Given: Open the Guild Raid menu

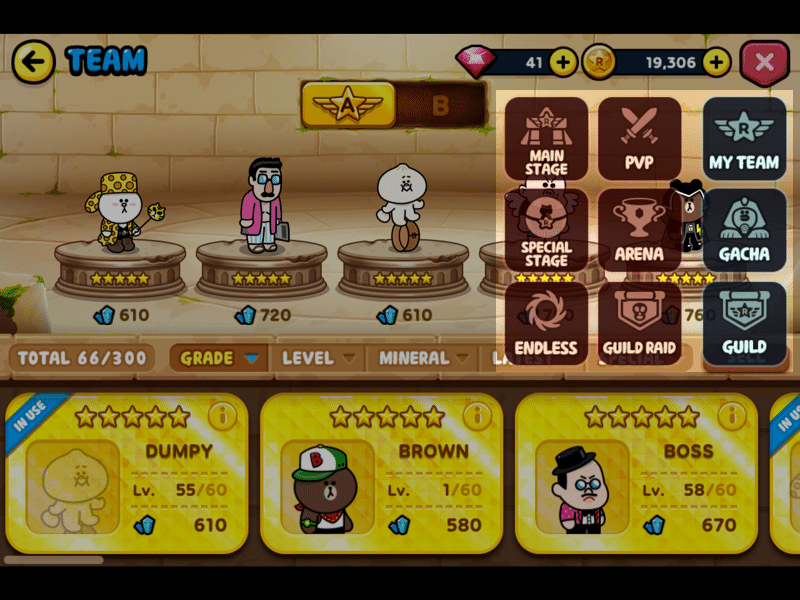Looking at the screenshot, I should tap(639, 324).
